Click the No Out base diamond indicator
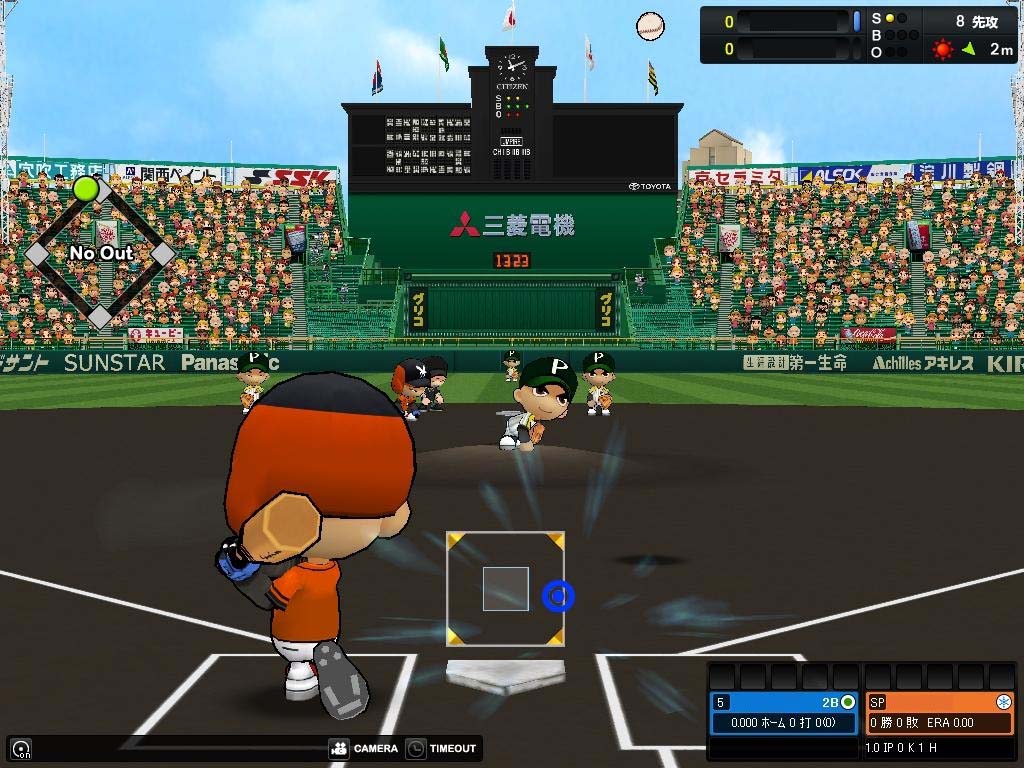The image size is (1024, 768). (x=100, y=253)
